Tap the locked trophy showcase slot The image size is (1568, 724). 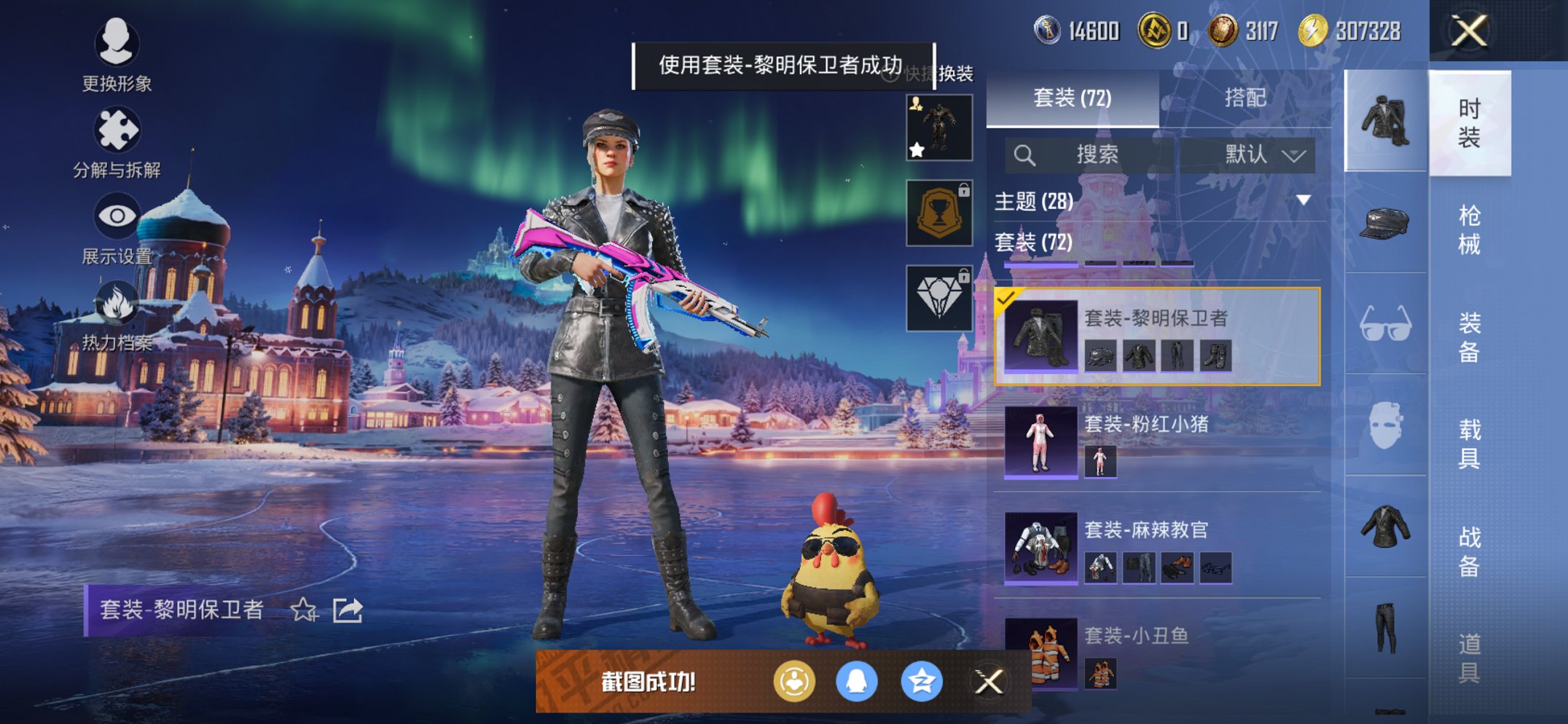pyautogui.click(x=938, y=213)
